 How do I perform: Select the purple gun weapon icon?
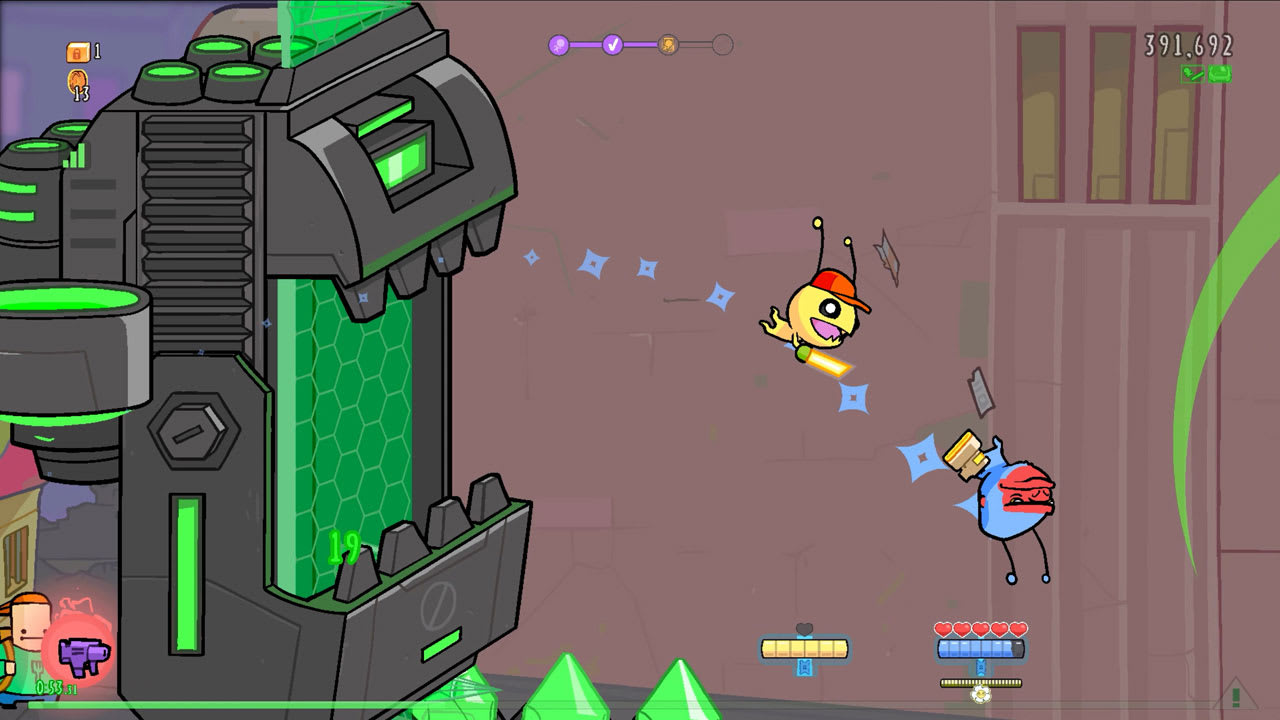point(85,655)
